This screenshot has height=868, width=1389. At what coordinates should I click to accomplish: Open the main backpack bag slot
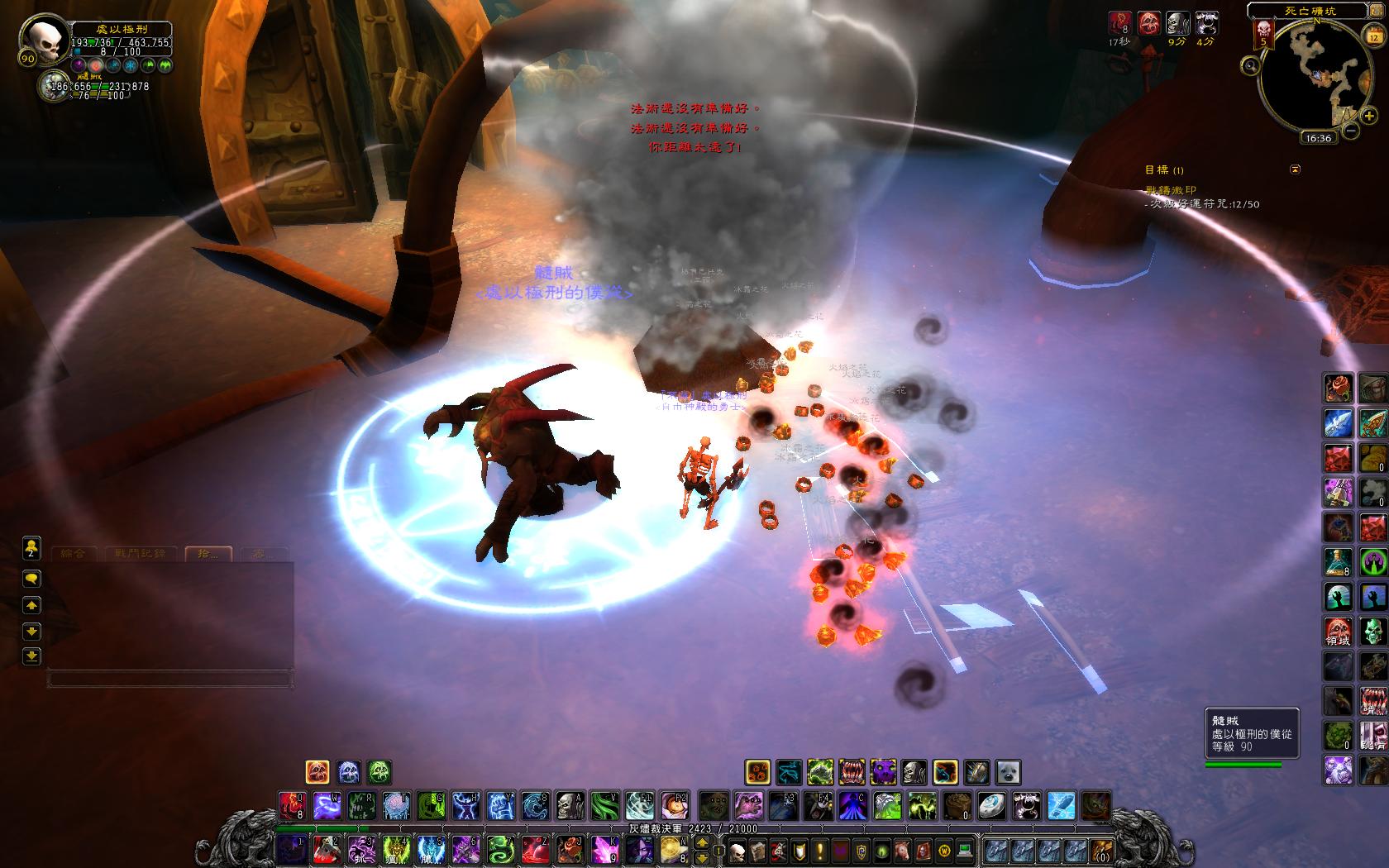click(x=1099, y=850)
